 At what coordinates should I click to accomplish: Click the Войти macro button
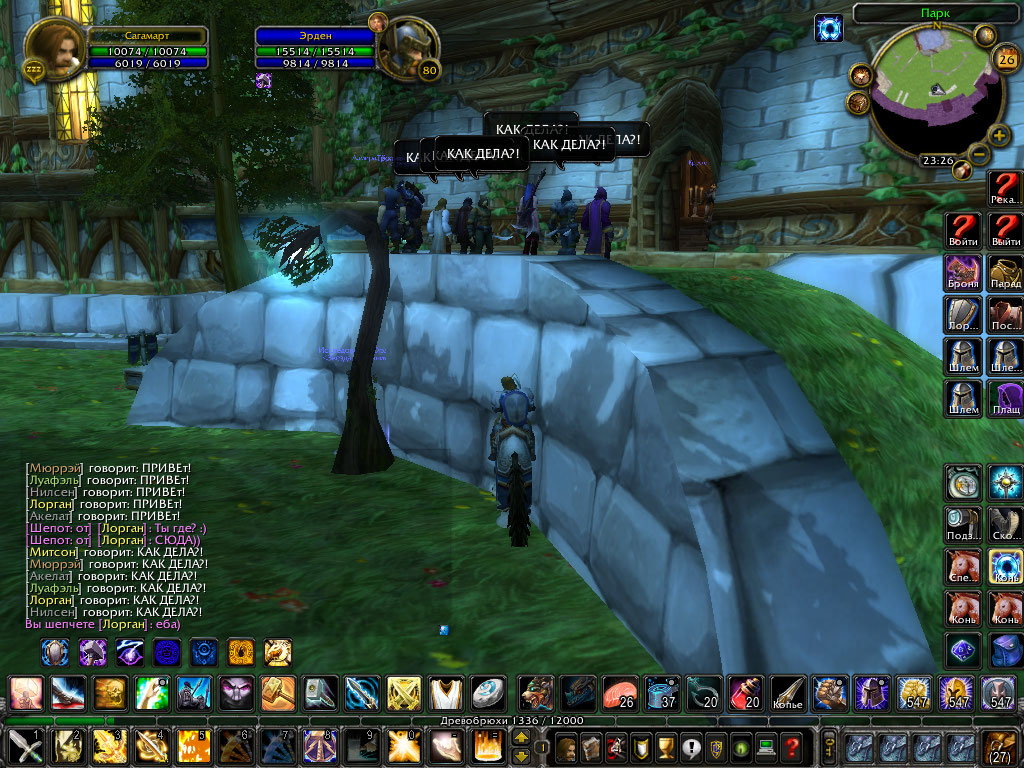[x=963, y=230]
